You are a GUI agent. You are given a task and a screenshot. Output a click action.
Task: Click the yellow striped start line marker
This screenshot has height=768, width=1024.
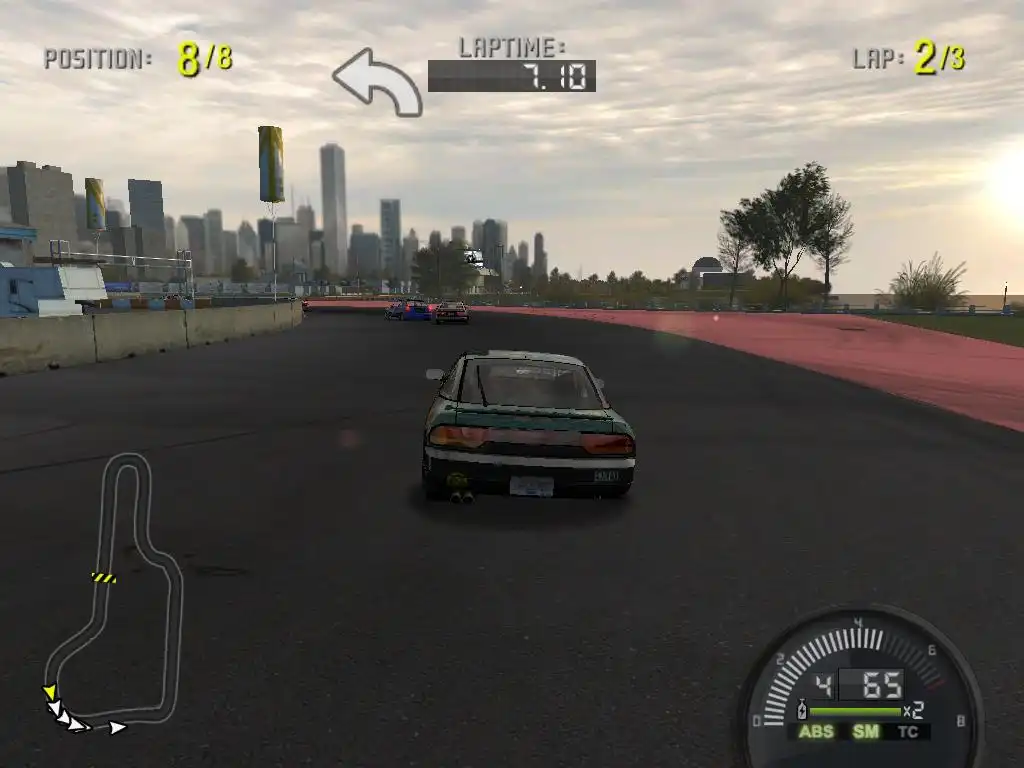pos(103,578)
